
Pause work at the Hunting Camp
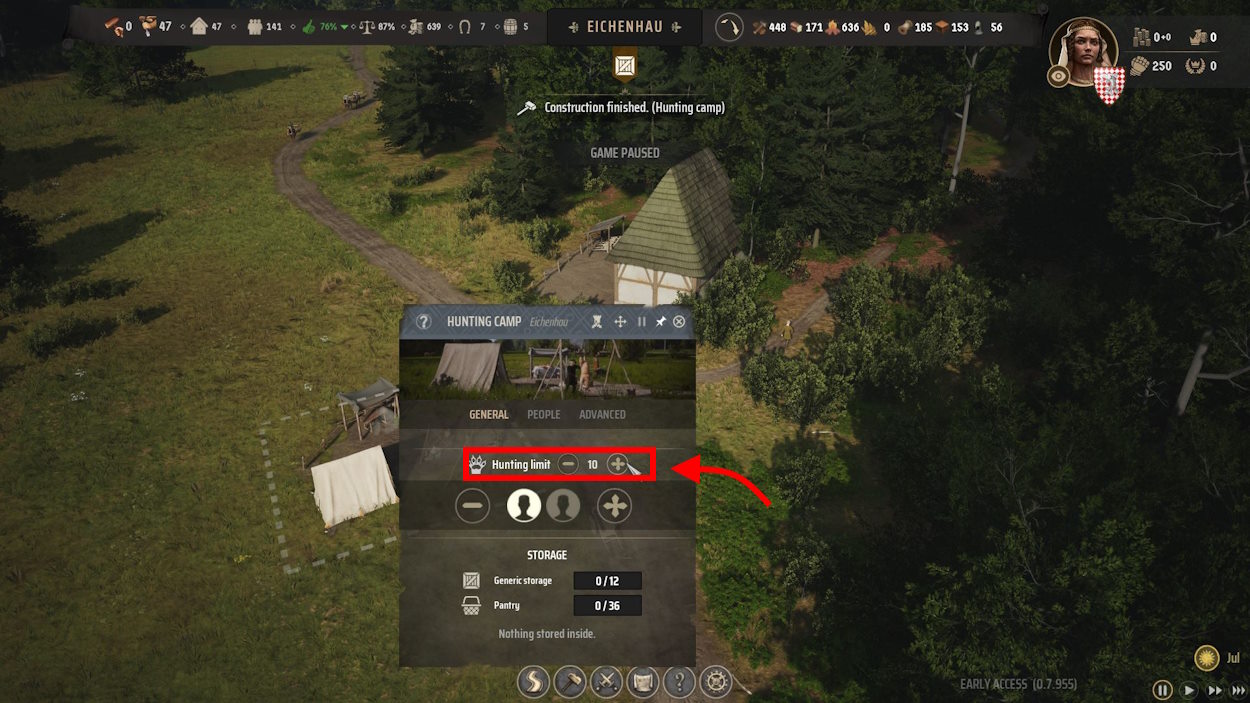(641, 322)
